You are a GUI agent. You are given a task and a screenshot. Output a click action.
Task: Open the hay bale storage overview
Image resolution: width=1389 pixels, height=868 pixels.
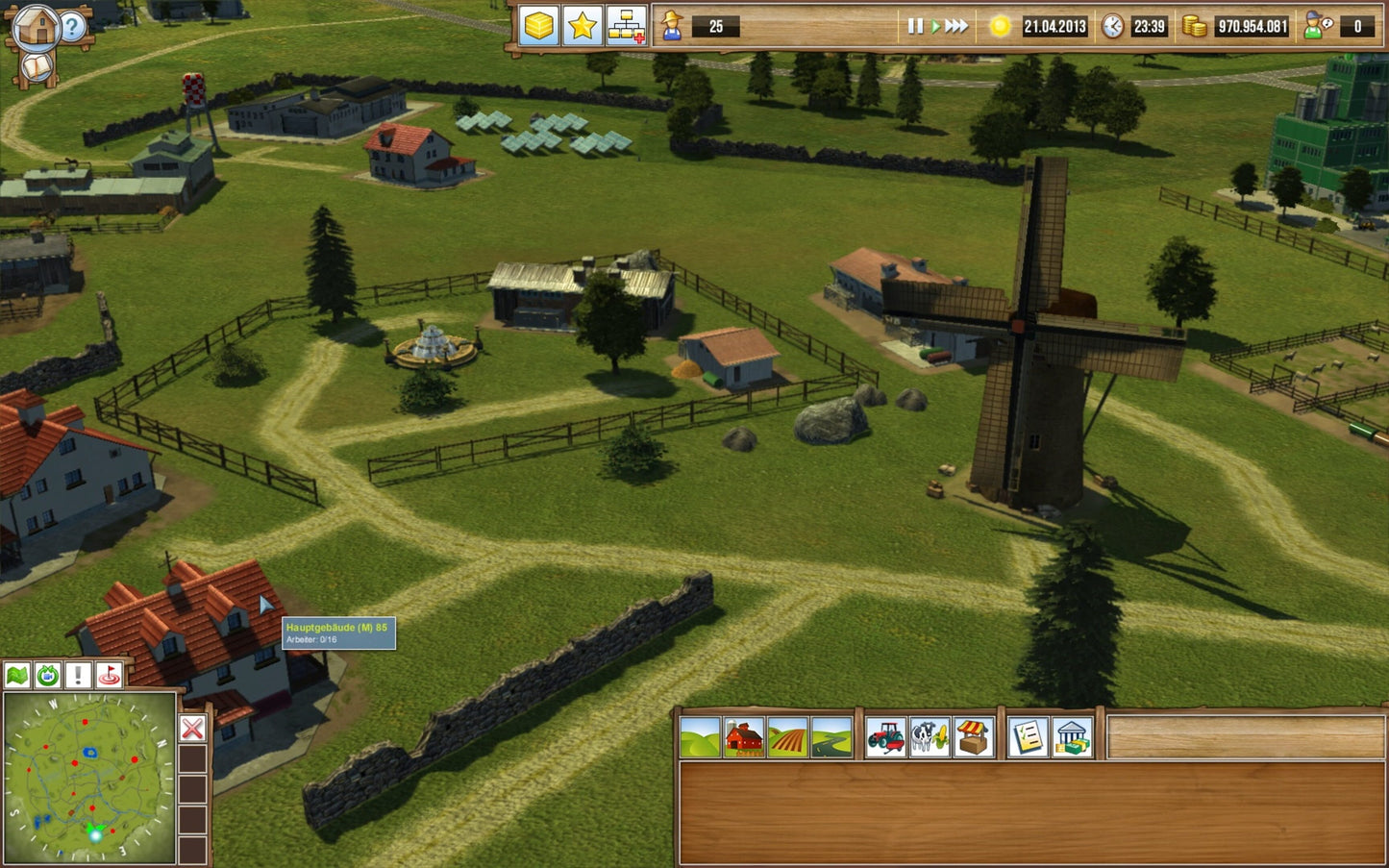[537, 27]
